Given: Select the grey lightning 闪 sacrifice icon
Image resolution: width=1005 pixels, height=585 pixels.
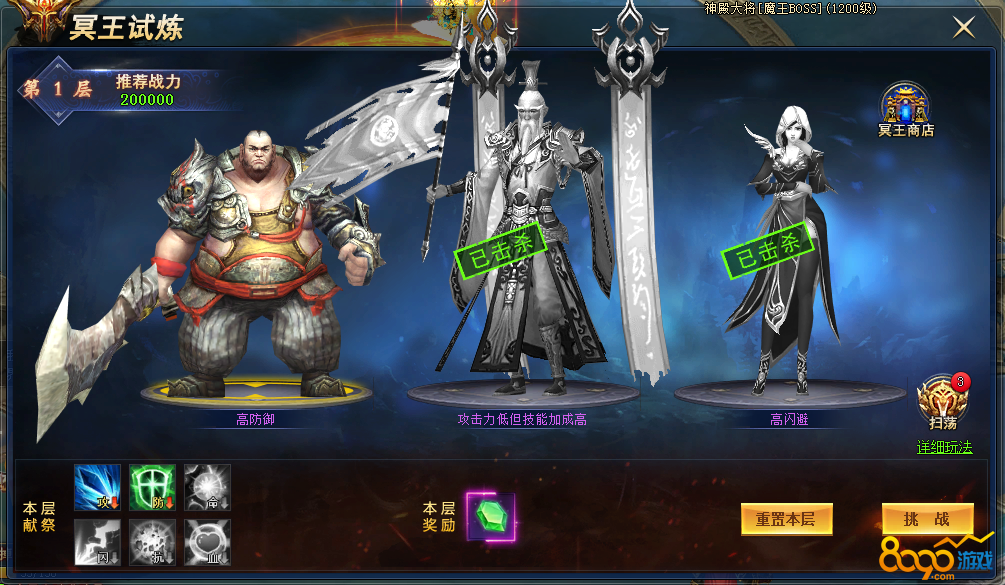Looking at the screenshot, I should point(97,542).
